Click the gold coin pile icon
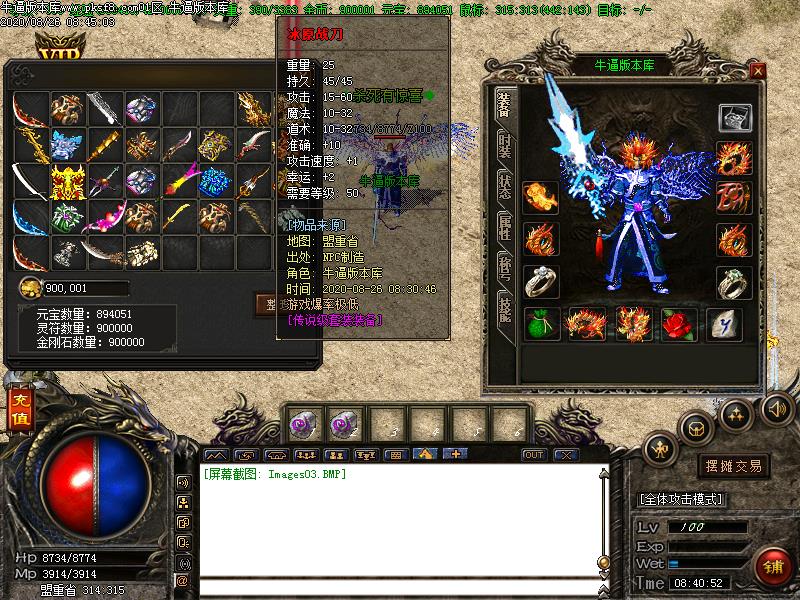Viewport: 800px width, 600px height. [x=30, y=289]
